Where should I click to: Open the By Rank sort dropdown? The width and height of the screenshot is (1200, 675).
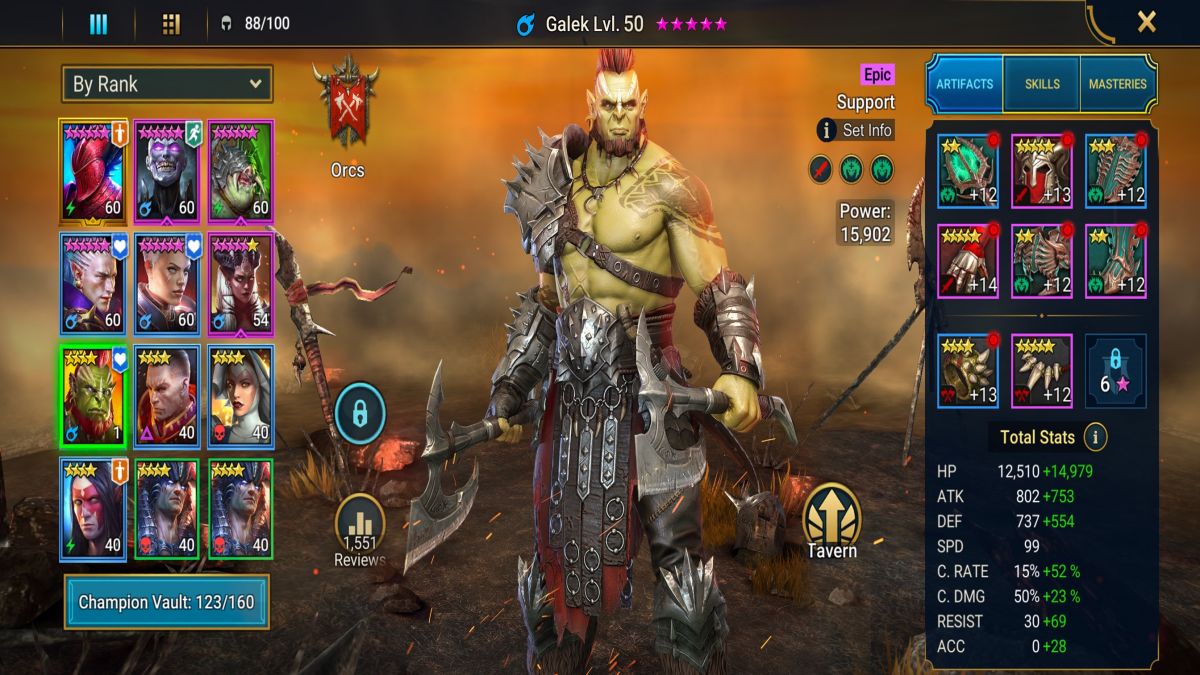pyautogui.click(x=167, y=84)
